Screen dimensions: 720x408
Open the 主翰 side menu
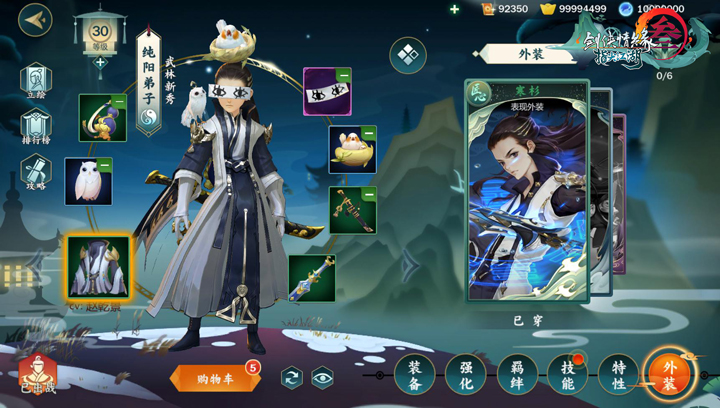coord(35,82)
